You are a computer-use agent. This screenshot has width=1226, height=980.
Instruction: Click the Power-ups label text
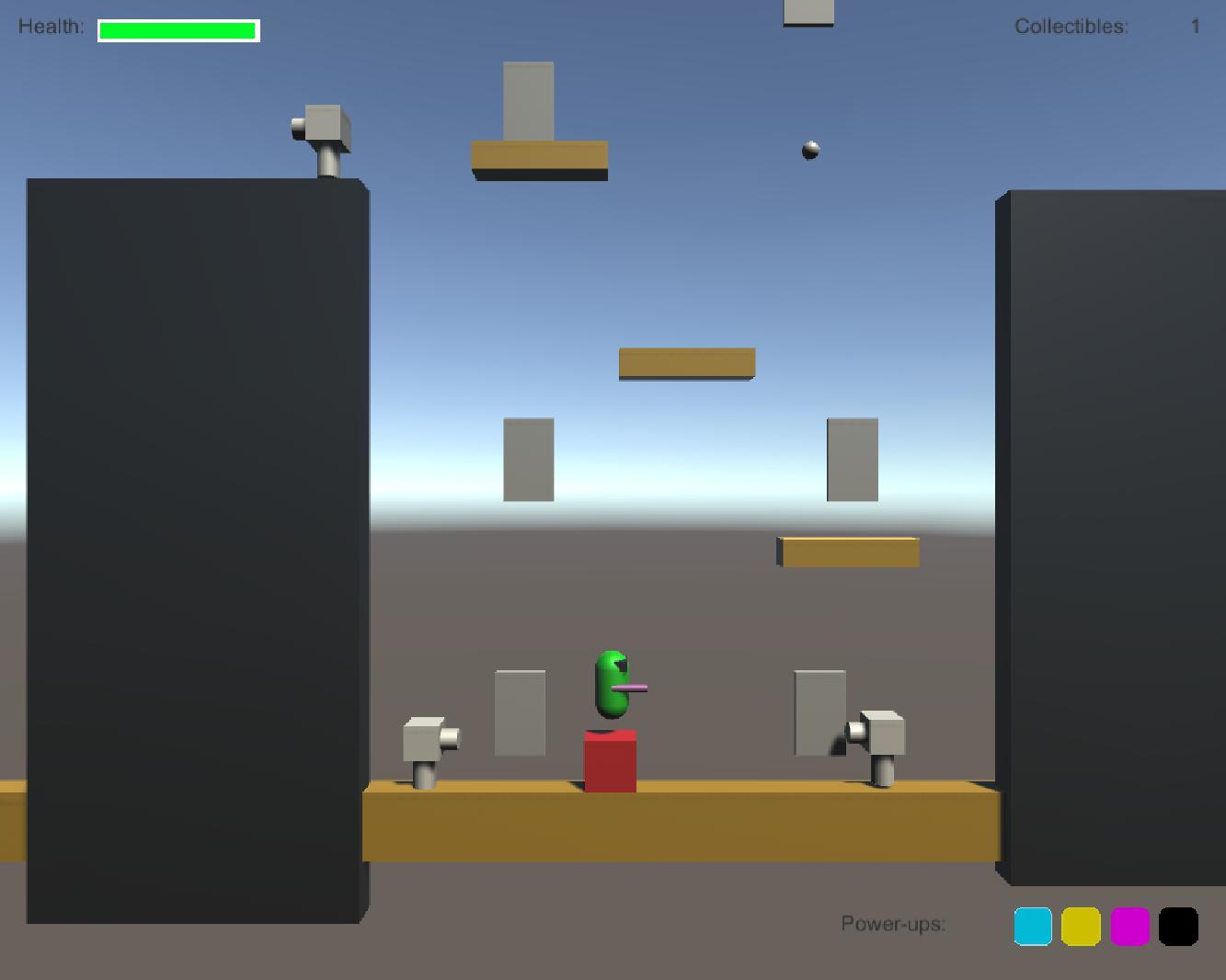[893, 924]
